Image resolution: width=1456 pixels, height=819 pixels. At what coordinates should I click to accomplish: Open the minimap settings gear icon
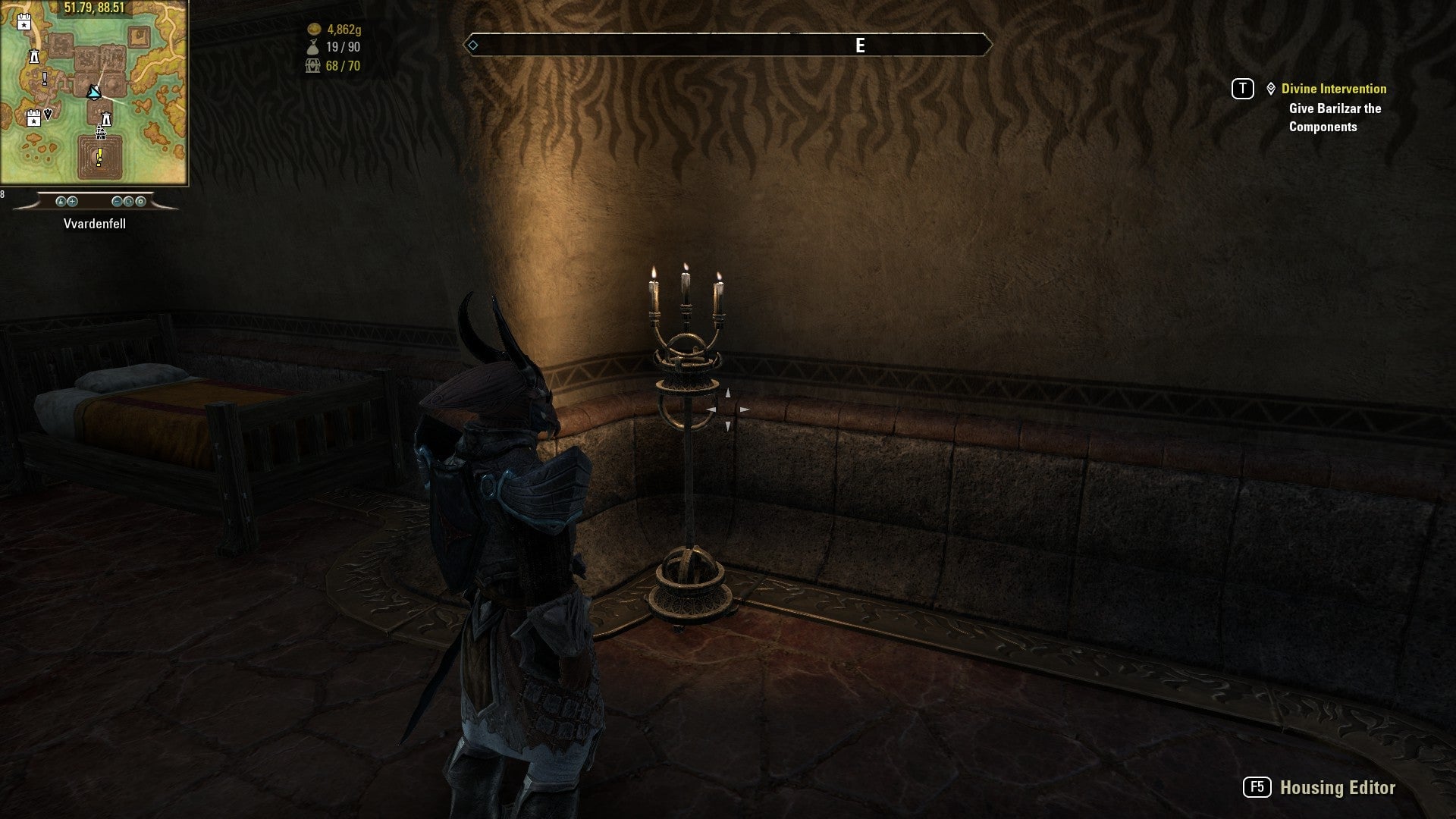click(141, 201)
